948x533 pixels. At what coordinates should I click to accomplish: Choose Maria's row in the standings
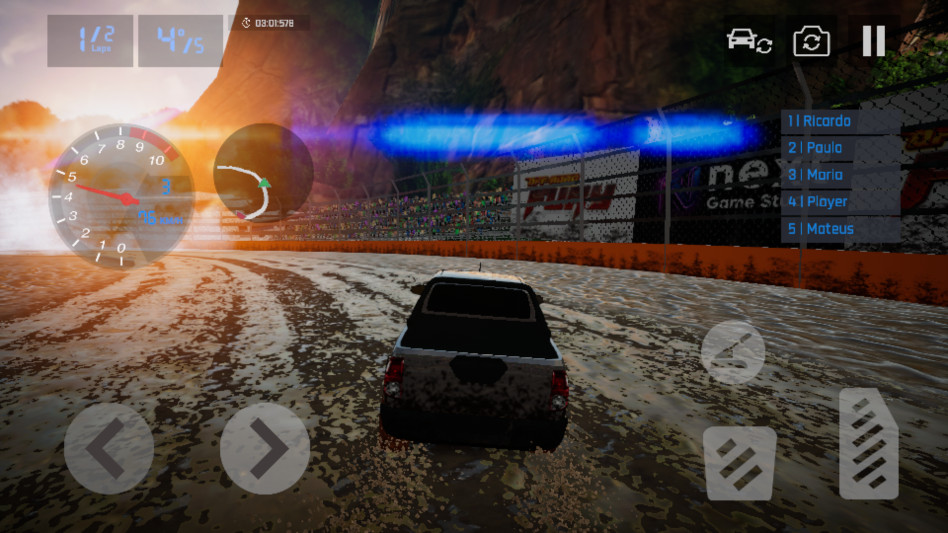click(x=840, y=175)
